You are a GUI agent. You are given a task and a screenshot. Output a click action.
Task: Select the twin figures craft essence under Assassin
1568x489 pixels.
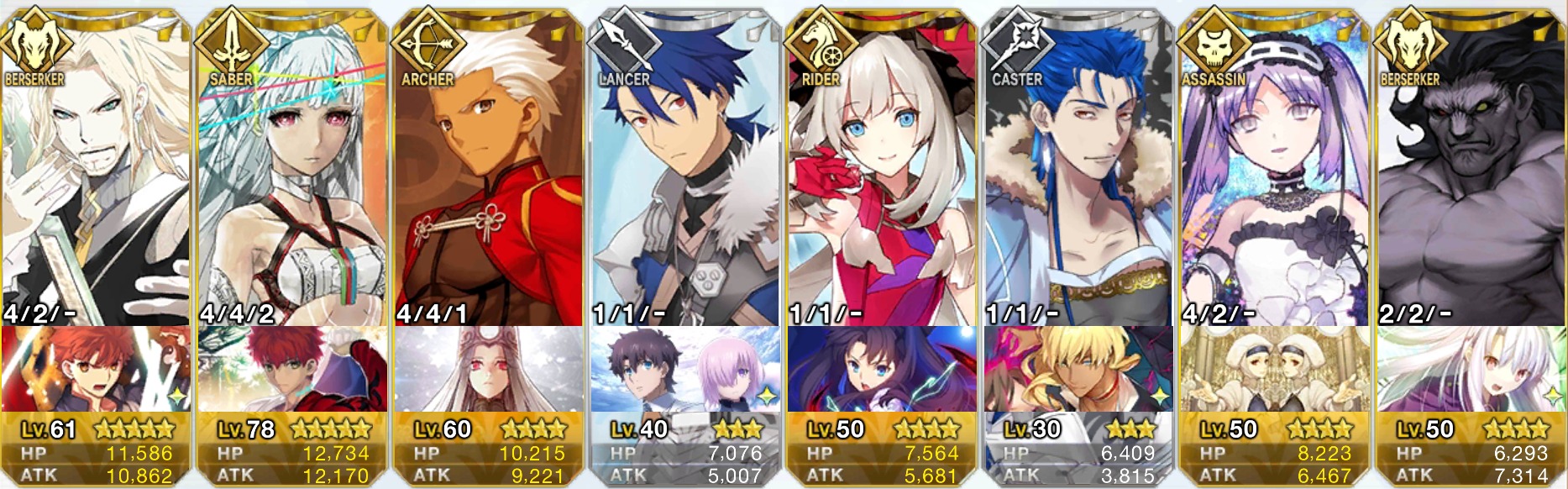pos(1275,370)
